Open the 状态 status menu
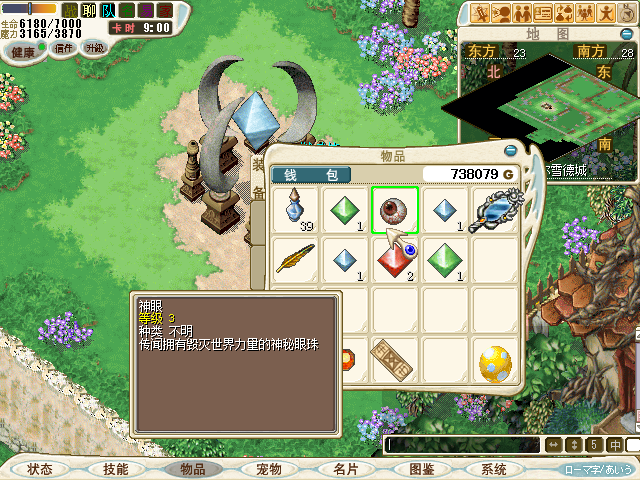Viewport: 640px width, 480px height. pos(40,468)
